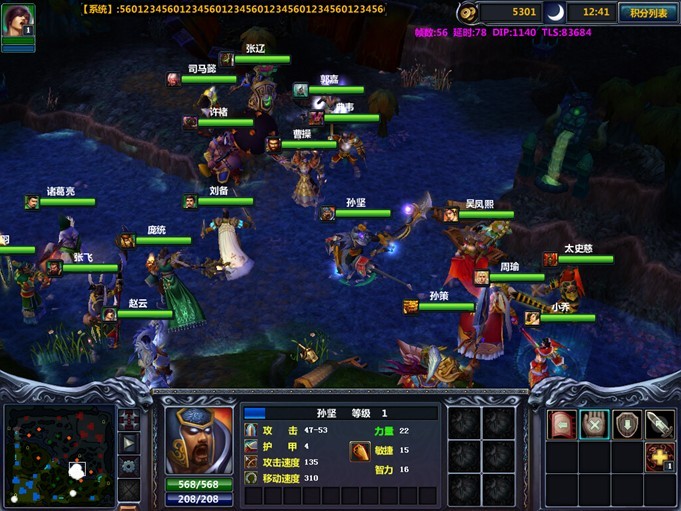This screenshot has width=681, height=511.
Task: Open the 积分列表 scoreboard
Action: tap(647, 13)
